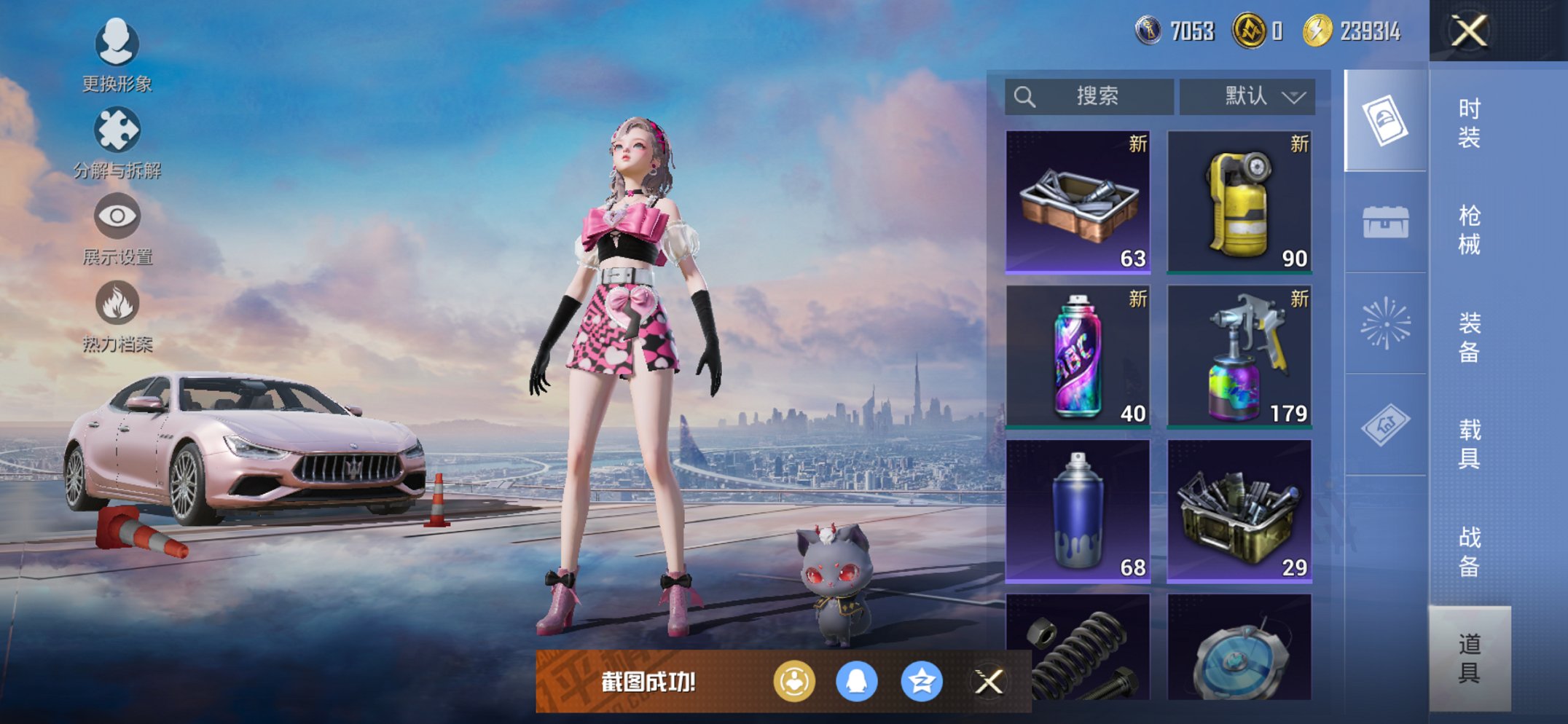This screenshot has height=724, width=1568.
Task: Select the paint spray gun item
Action: [x=1239, y=356]
